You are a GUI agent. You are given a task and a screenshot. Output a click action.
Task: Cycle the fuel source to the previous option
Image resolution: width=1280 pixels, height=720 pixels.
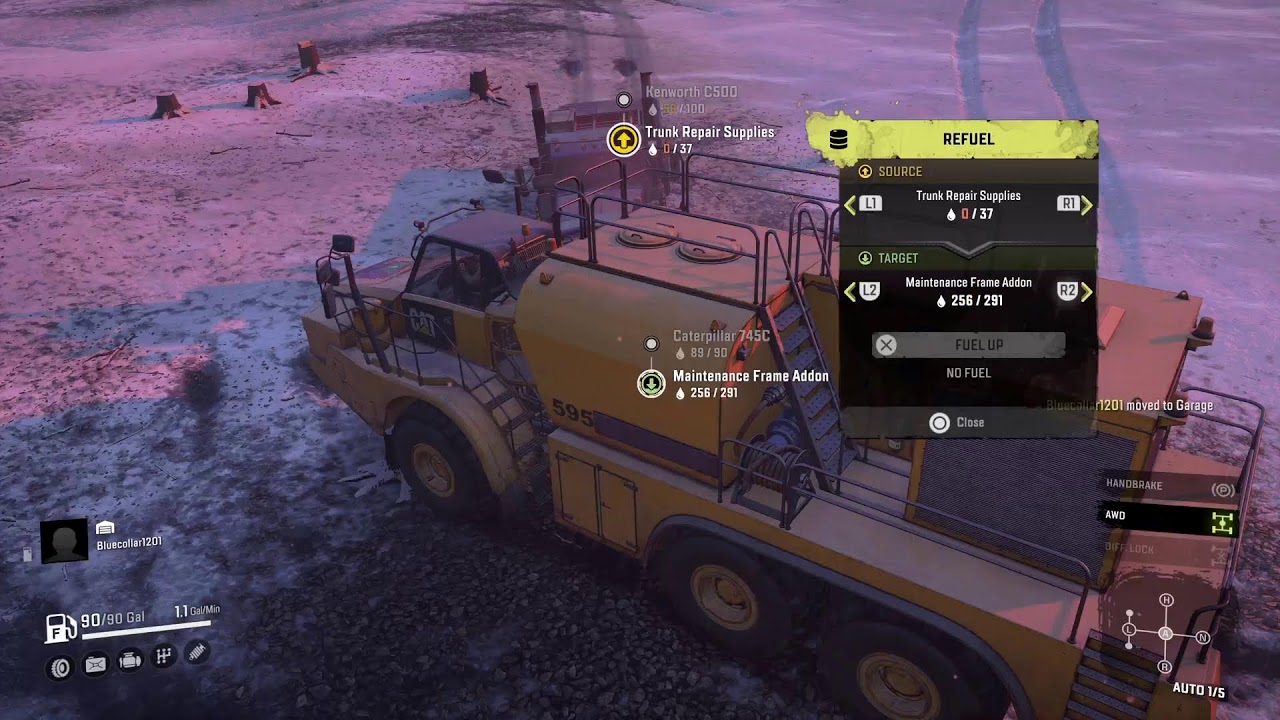point(862,204)
